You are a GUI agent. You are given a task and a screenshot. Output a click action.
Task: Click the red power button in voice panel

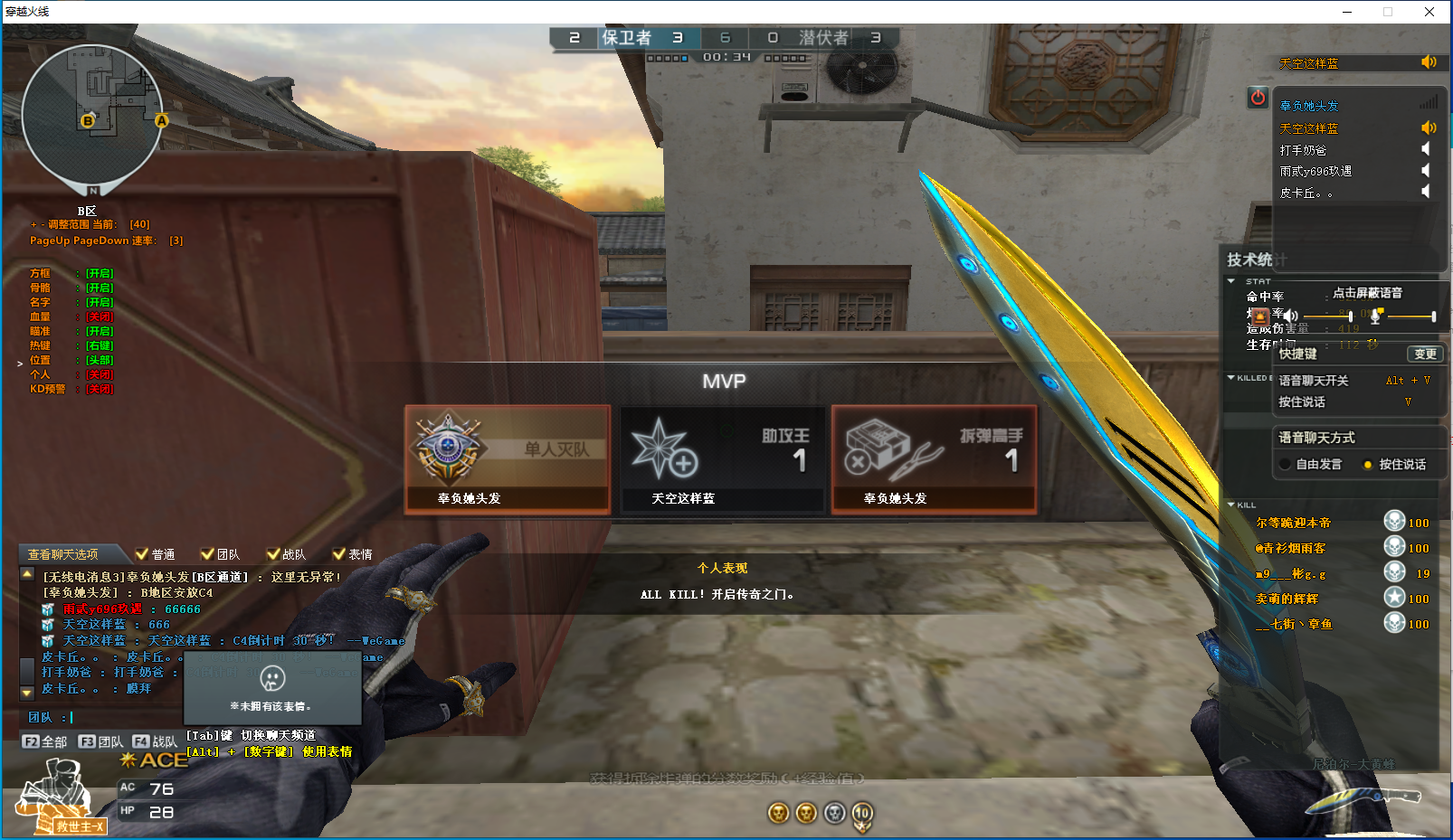[1258, 97]
